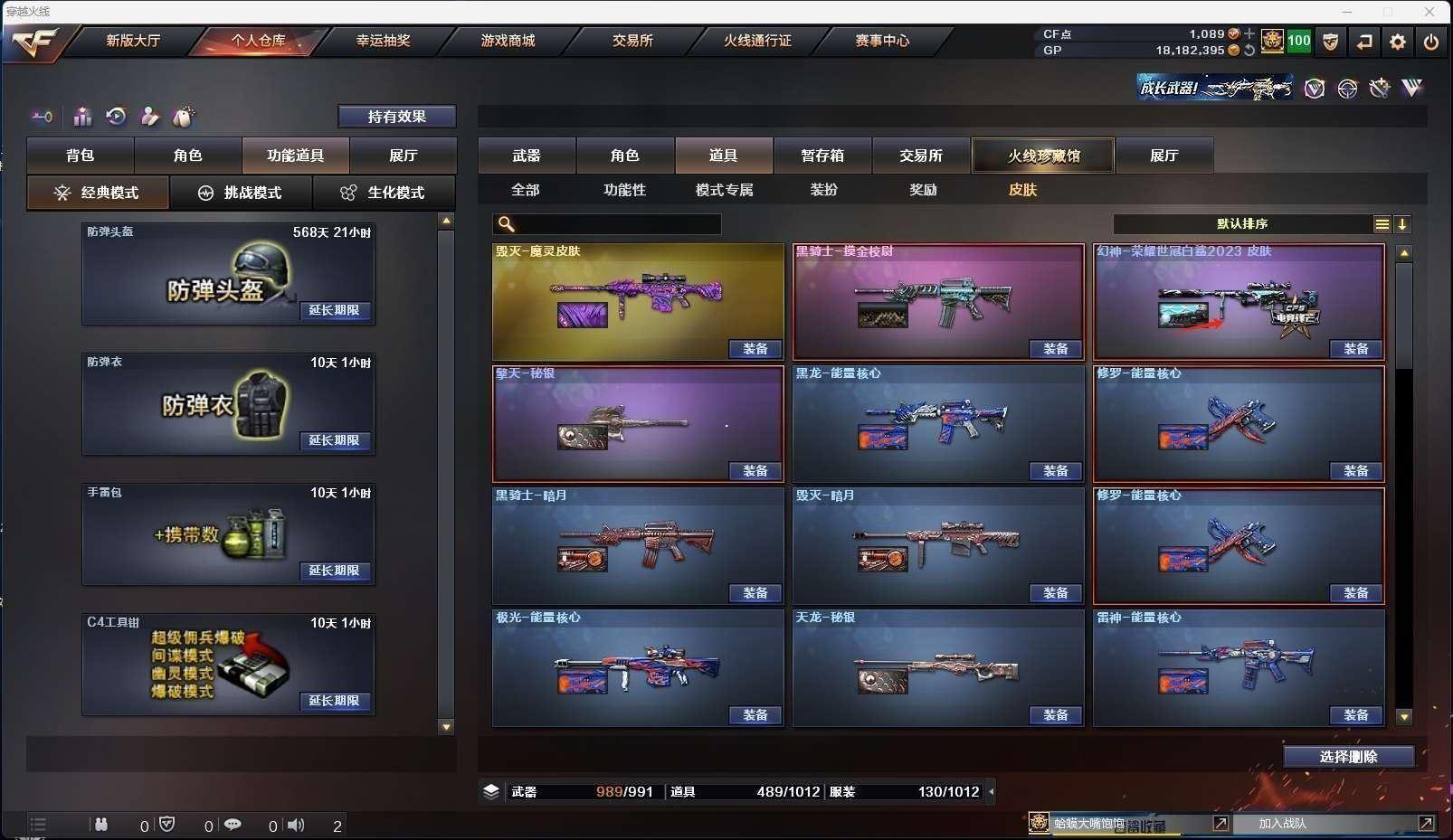Open the 武器 weapons inventory tab
Viewport: 1453px width, 840px height.
tap(527, 156)
